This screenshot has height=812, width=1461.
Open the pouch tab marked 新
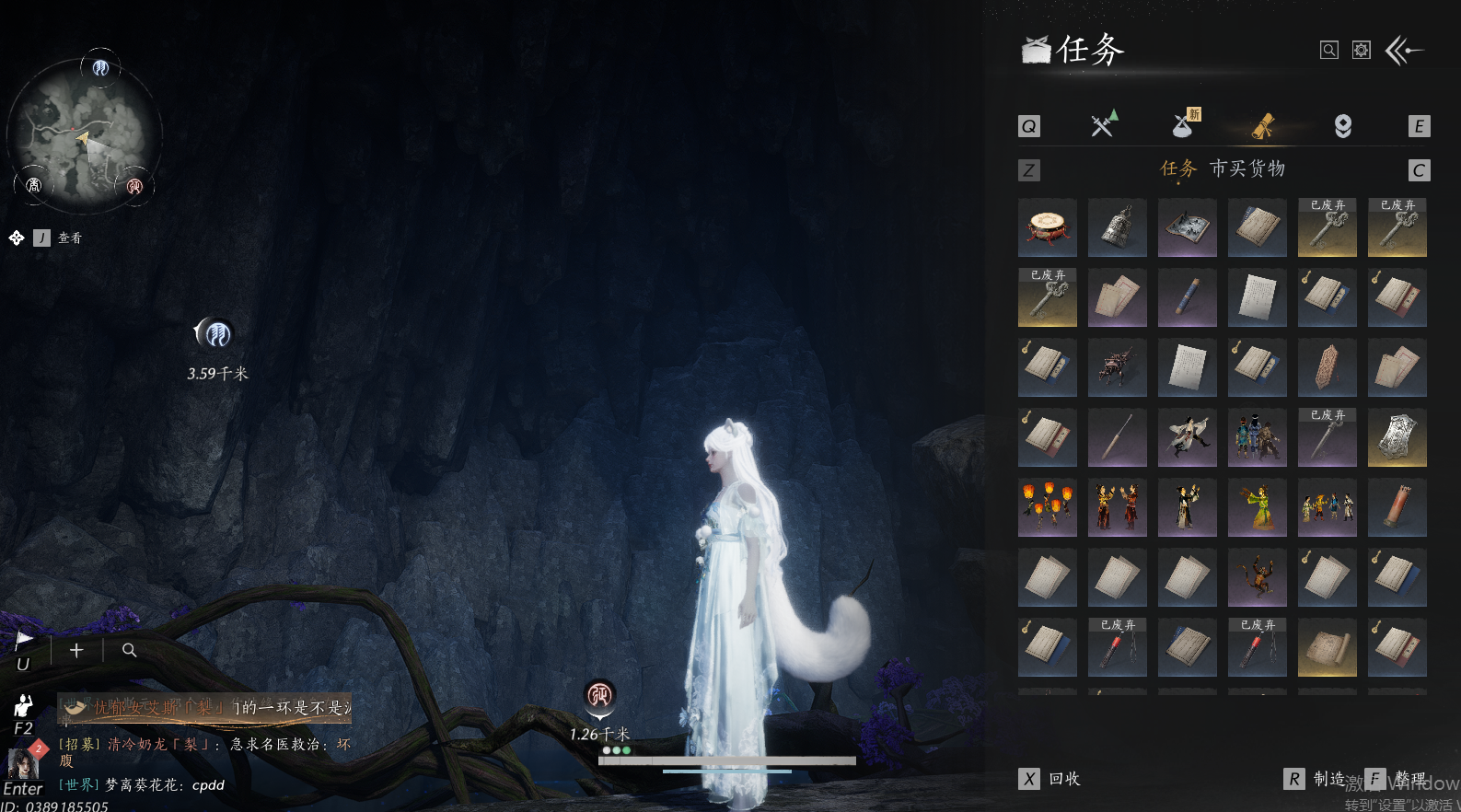pyautogui.click(x=1184, y=124)
